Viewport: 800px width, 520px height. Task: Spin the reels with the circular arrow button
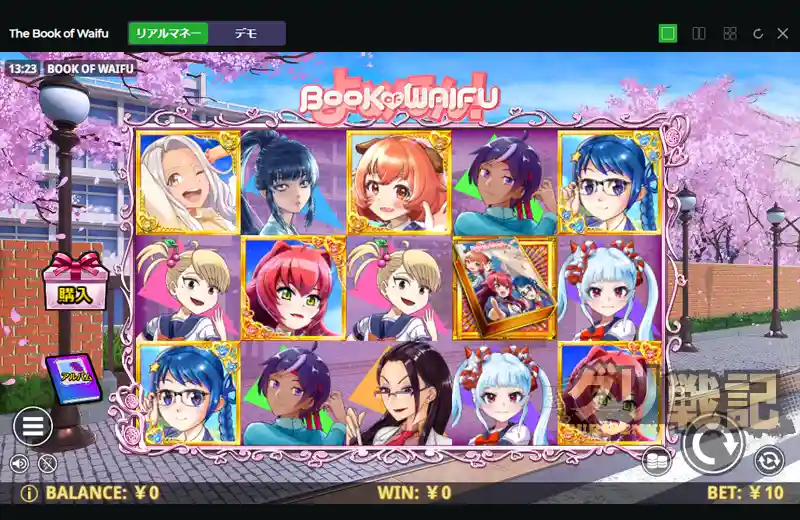pyautogui.click(x=713, y=442)
